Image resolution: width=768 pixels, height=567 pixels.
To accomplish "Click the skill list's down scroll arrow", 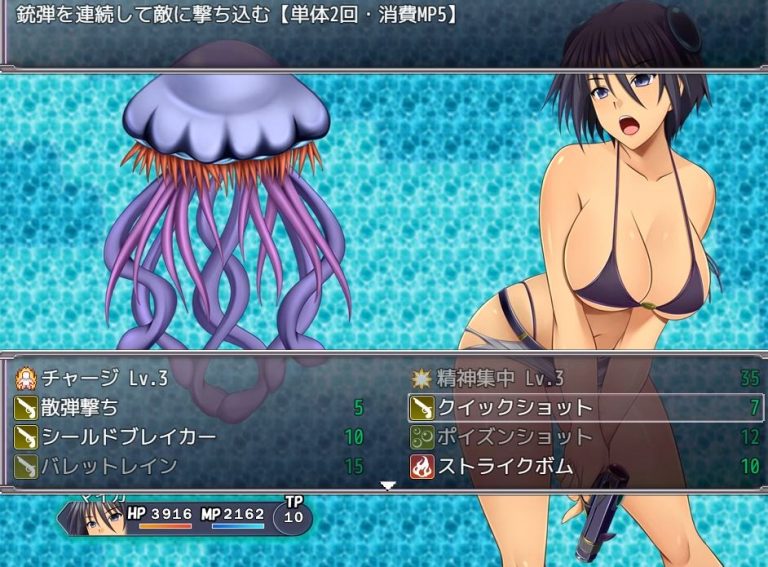I will click(x=388, y=486).
